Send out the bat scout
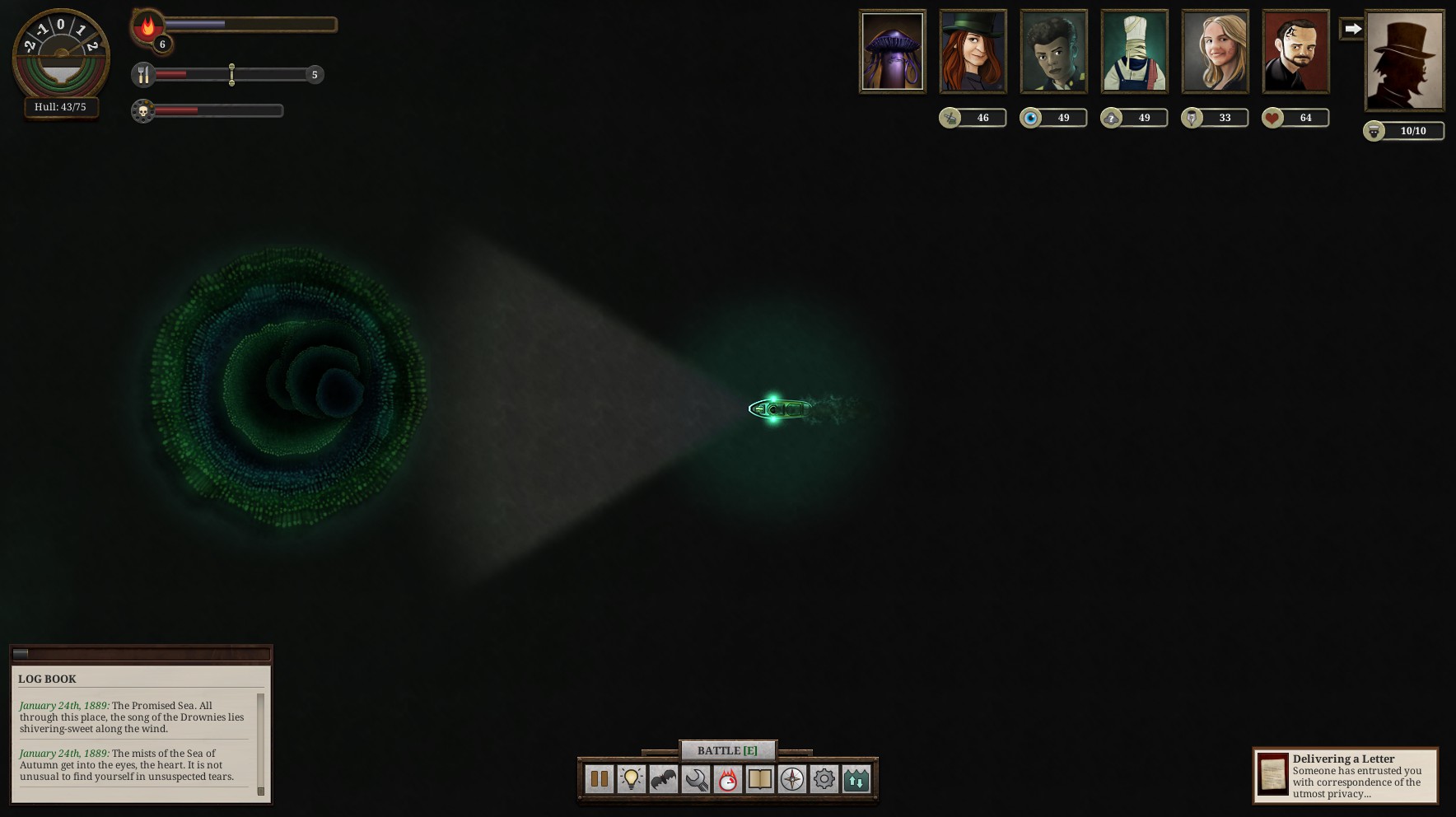 click(663, 778)
